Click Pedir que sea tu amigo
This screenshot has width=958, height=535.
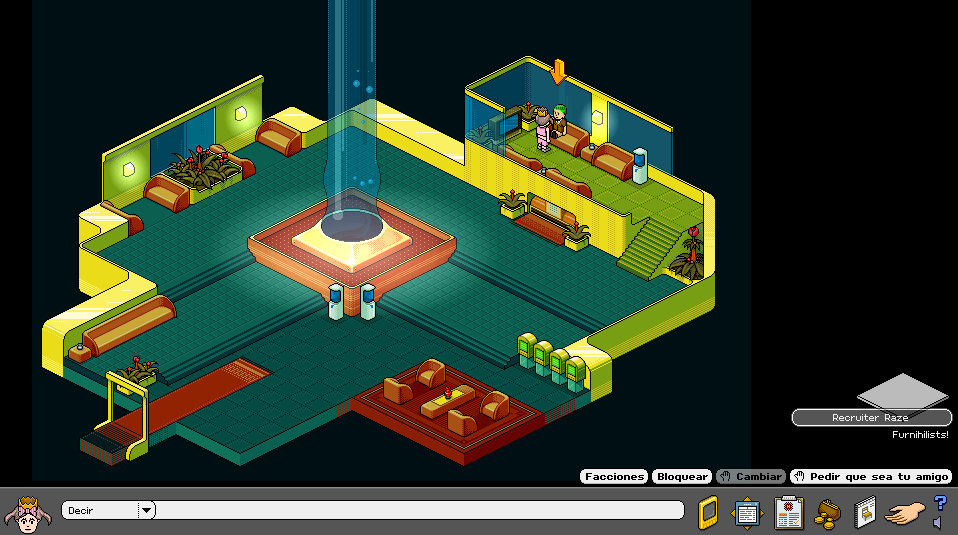[870, 477]
